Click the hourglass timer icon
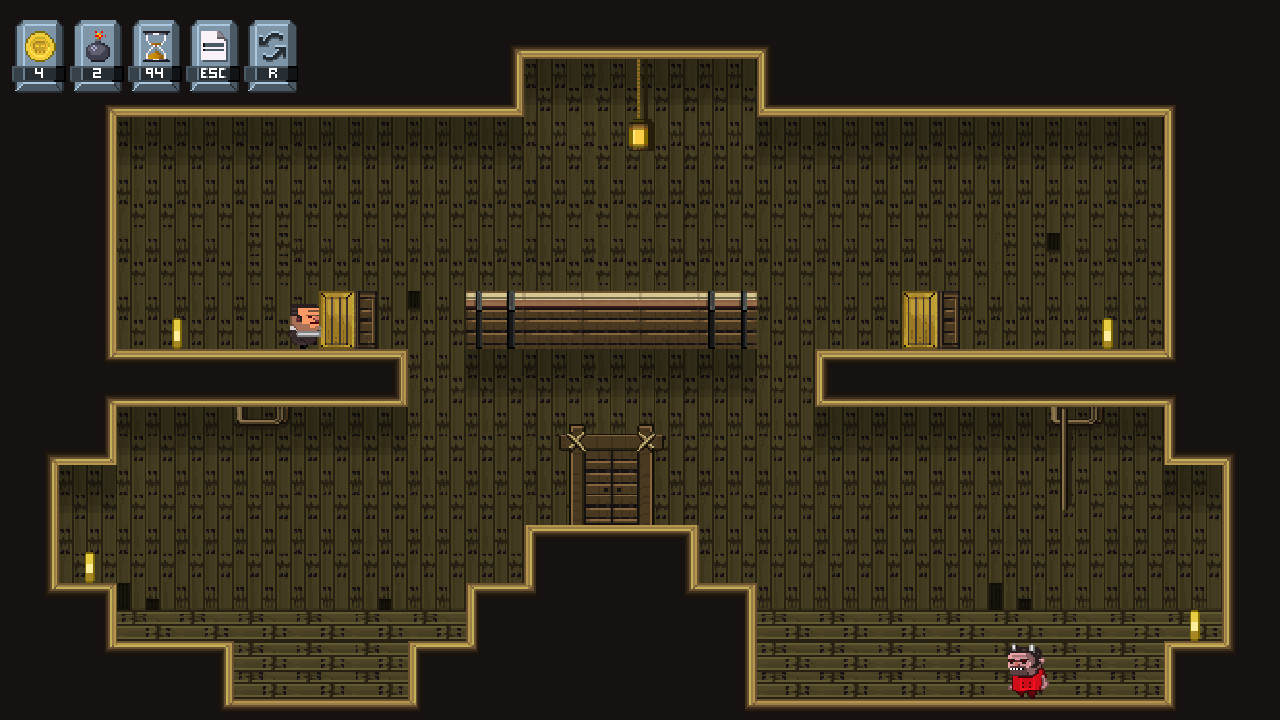This screenshot has width=1280, height=720. (154, 44)
